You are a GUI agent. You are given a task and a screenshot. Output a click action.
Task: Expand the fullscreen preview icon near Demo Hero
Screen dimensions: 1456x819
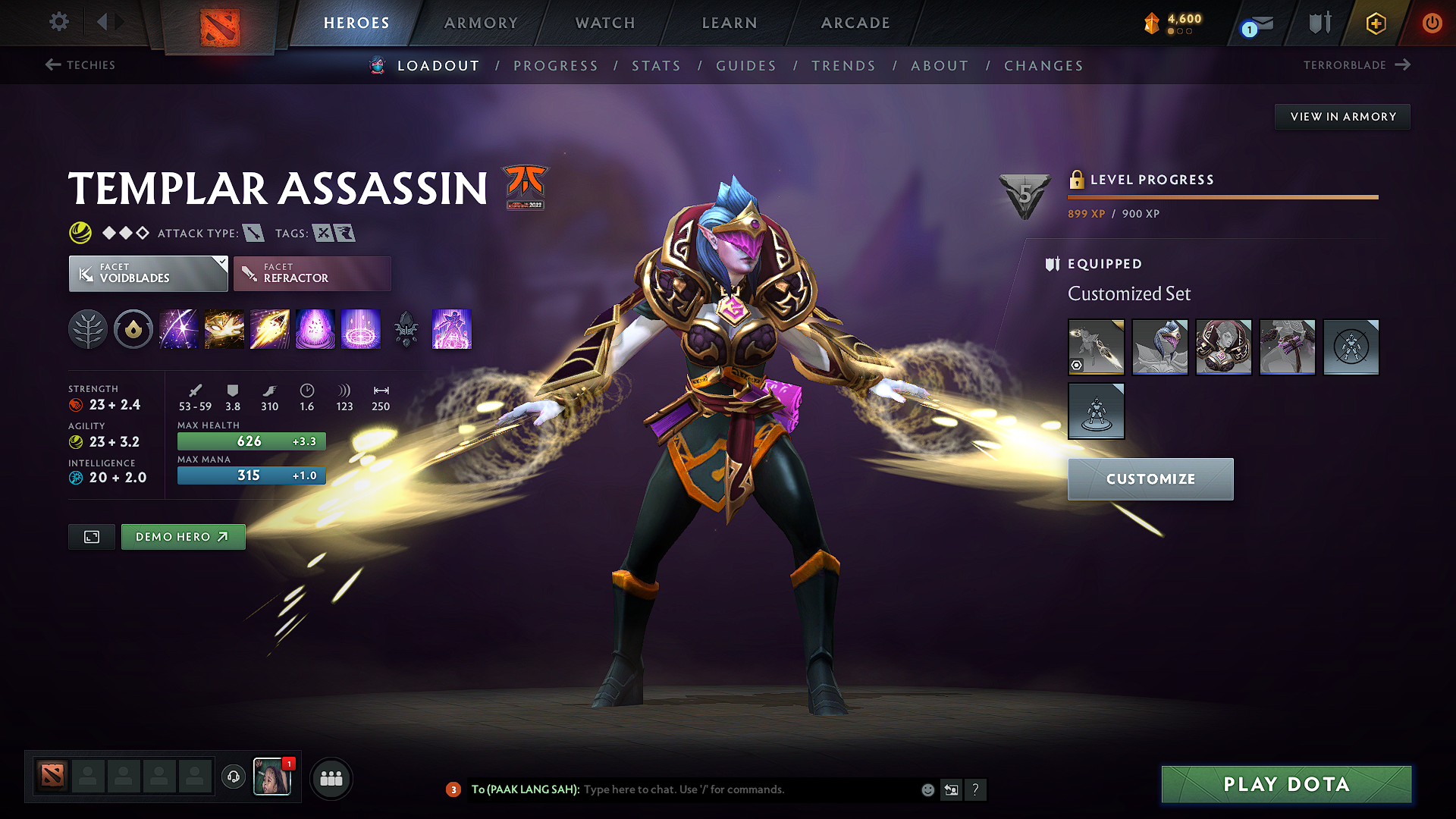[91, 536]
